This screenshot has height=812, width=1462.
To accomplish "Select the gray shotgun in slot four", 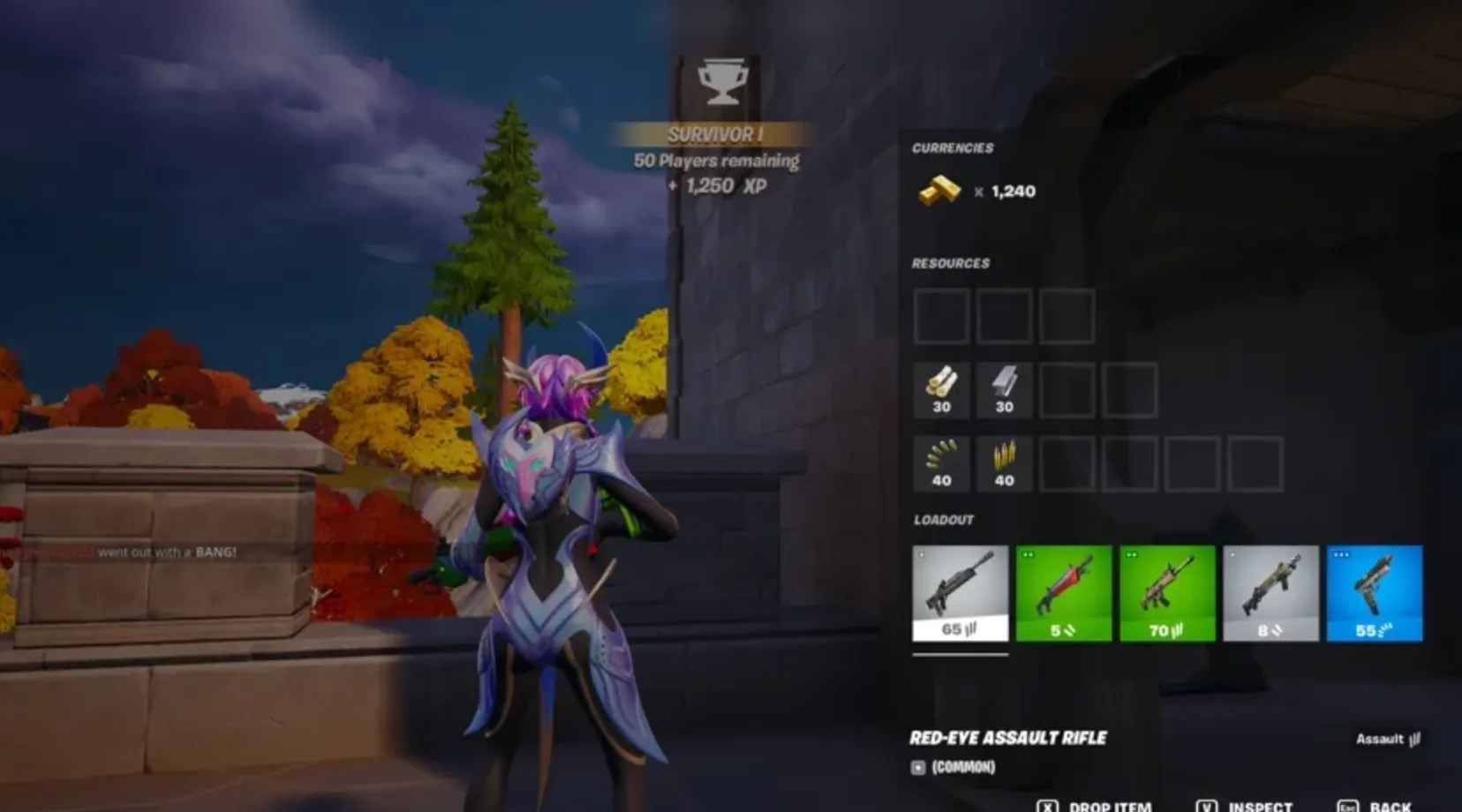I will click(x=1272, y=593).
